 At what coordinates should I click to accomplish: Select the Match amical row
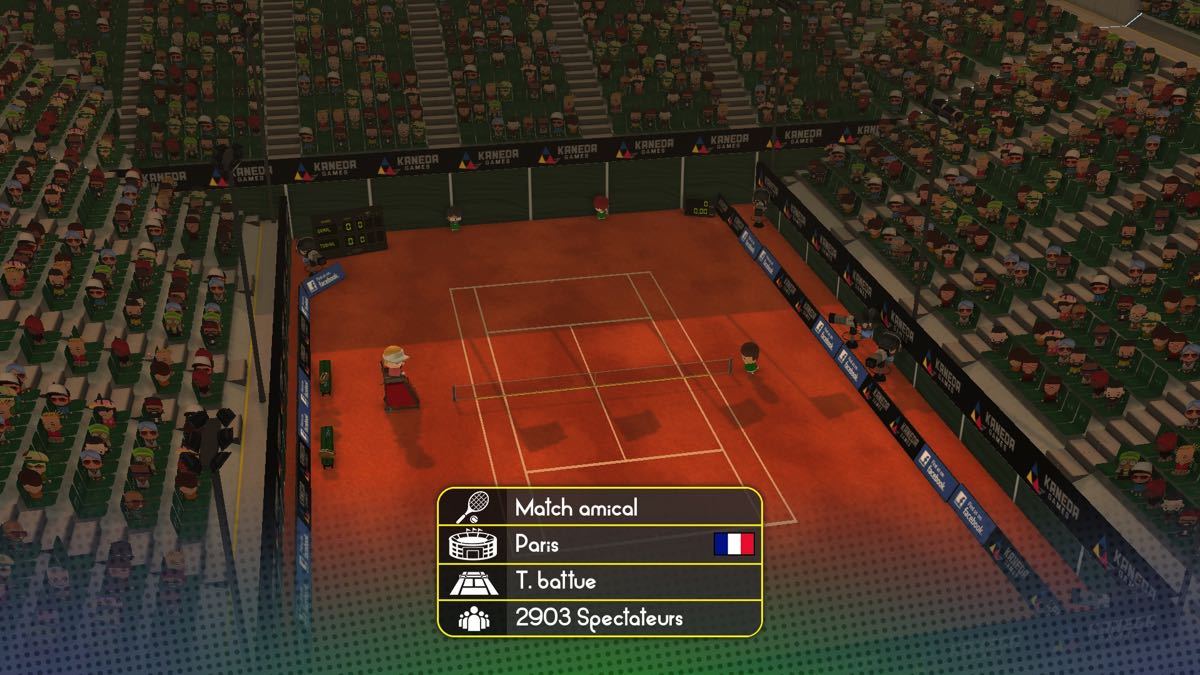pos(598,508)
